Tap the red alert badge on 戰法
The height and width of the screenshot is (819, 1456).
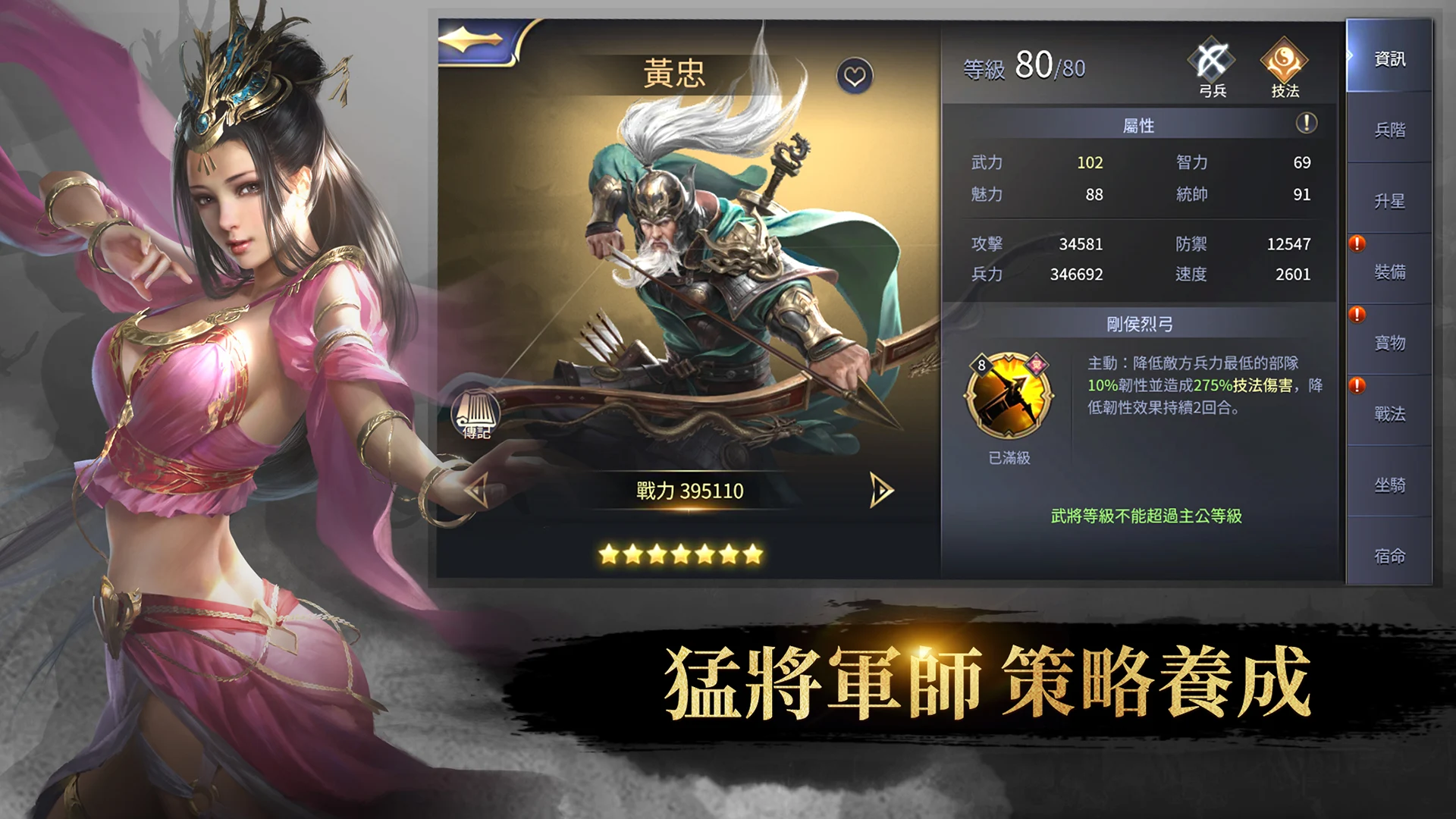(x=1356, y=386)
